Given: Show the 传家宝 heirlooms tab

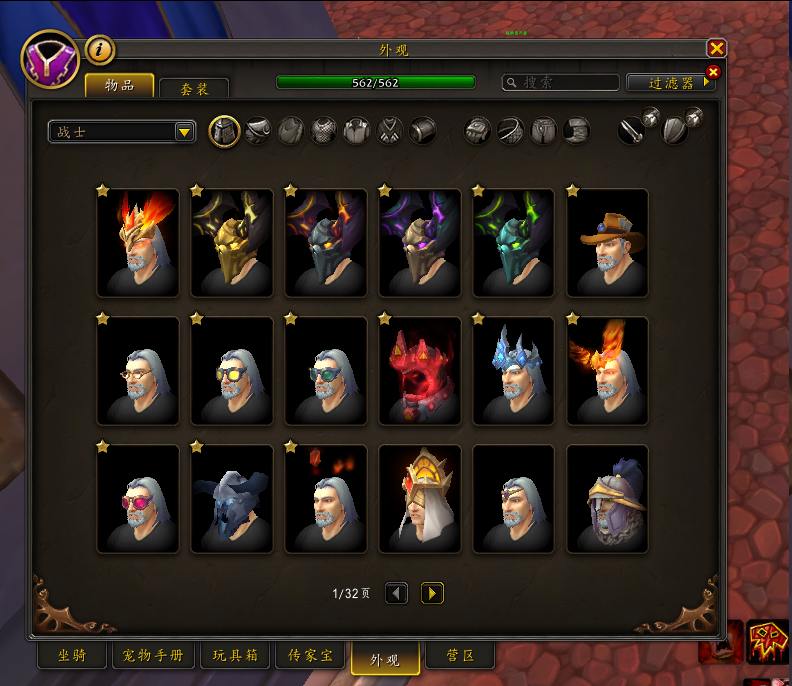Looking at the screenshot, I should click(310, 657).
